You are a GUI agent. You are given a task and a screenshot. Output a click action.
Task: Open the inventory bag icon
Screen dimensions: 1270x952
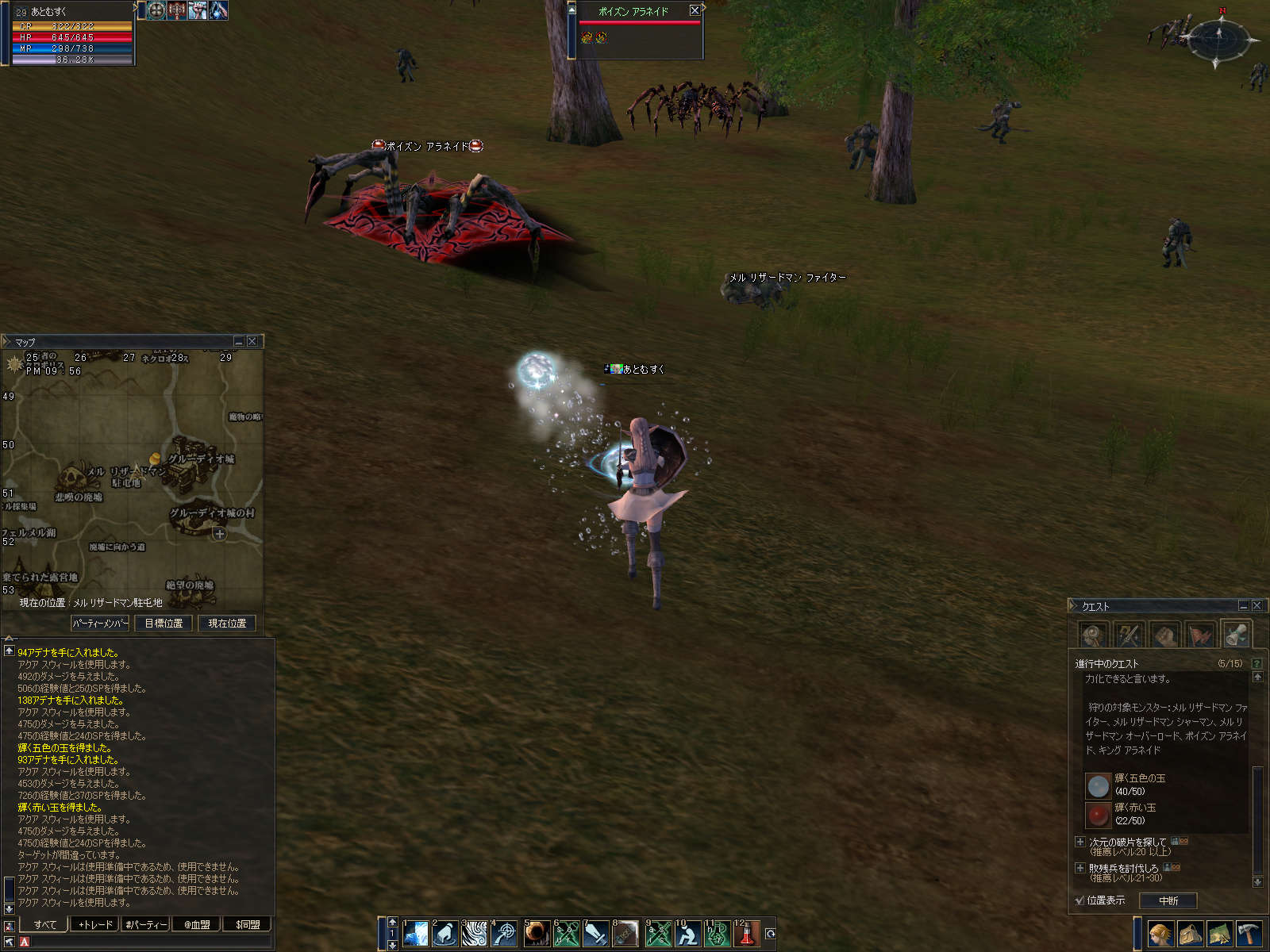point(1190,934)
